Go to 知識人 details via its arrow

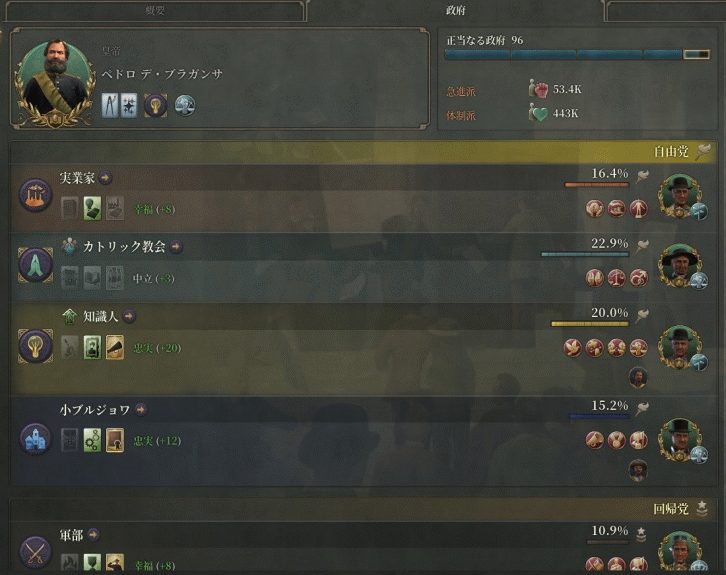click(x=129, y=316)
